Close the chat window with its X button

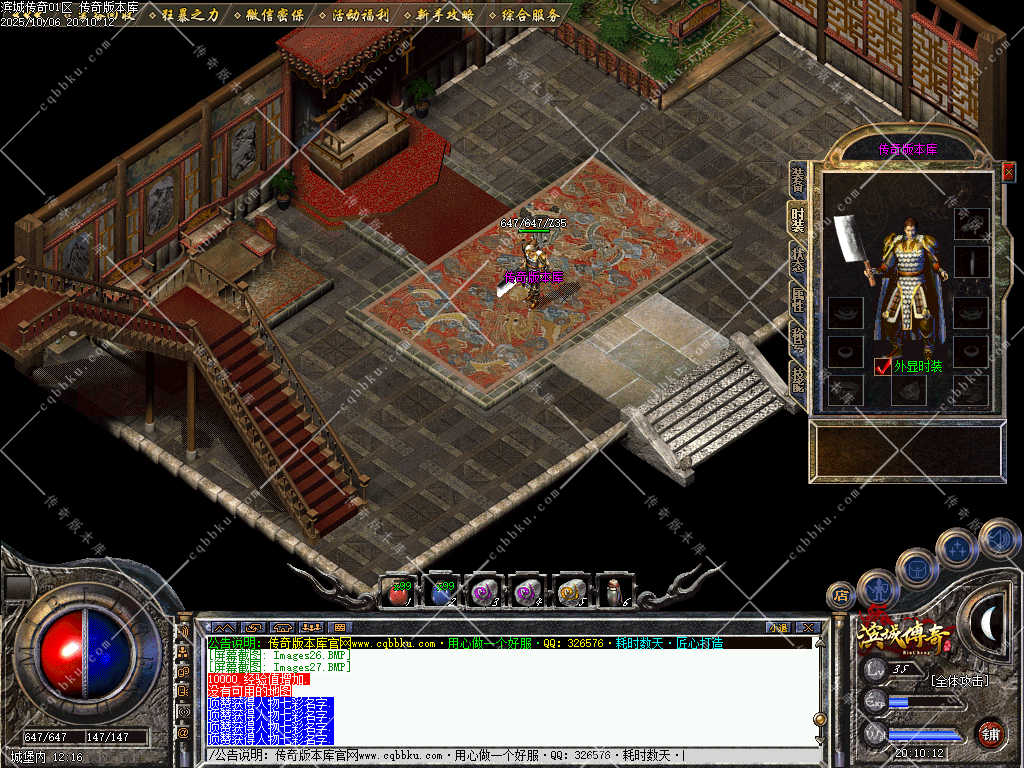tap(808, 627)
